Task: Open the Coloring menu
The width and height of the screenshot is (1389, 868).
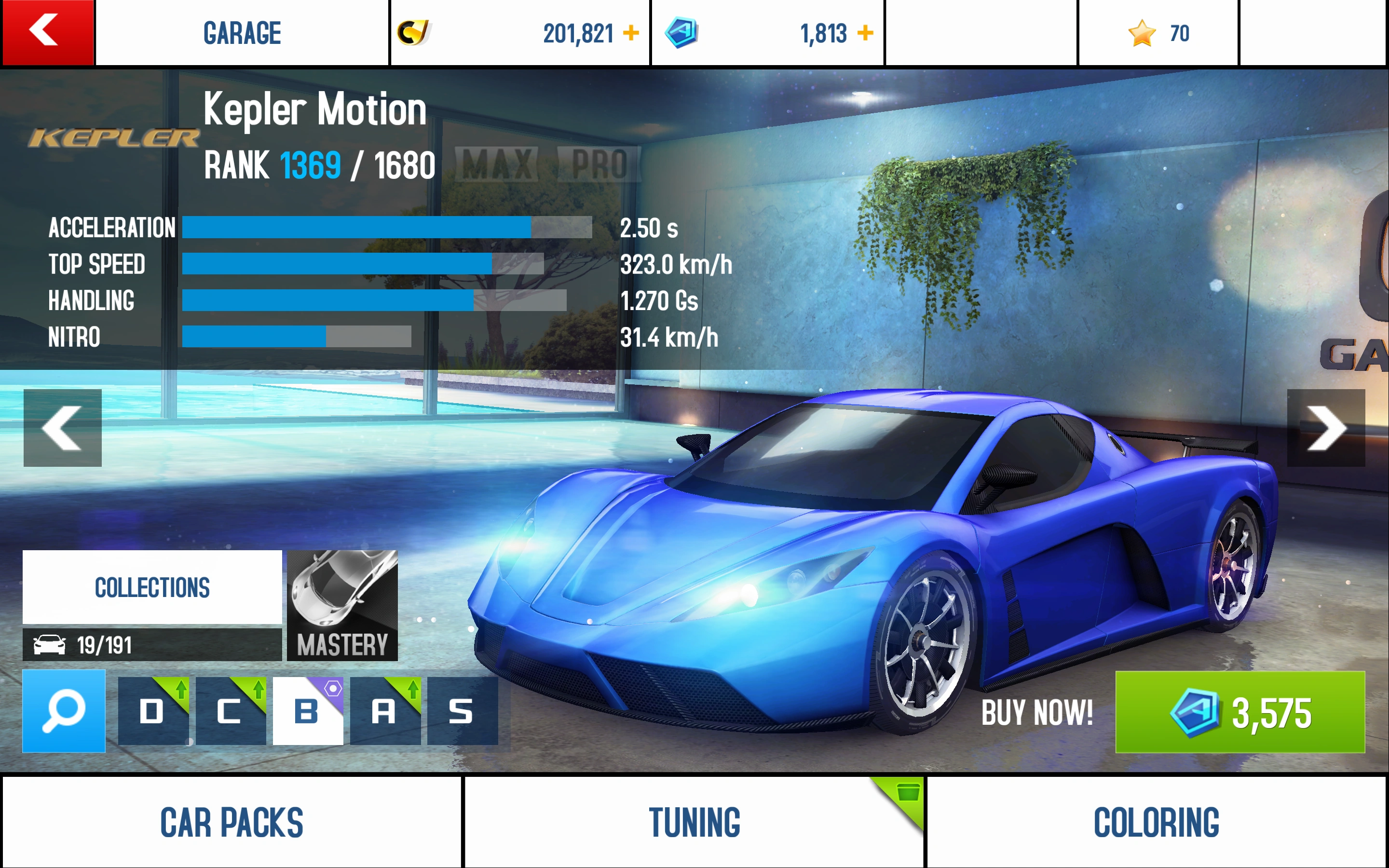Action: [1157, 822]
